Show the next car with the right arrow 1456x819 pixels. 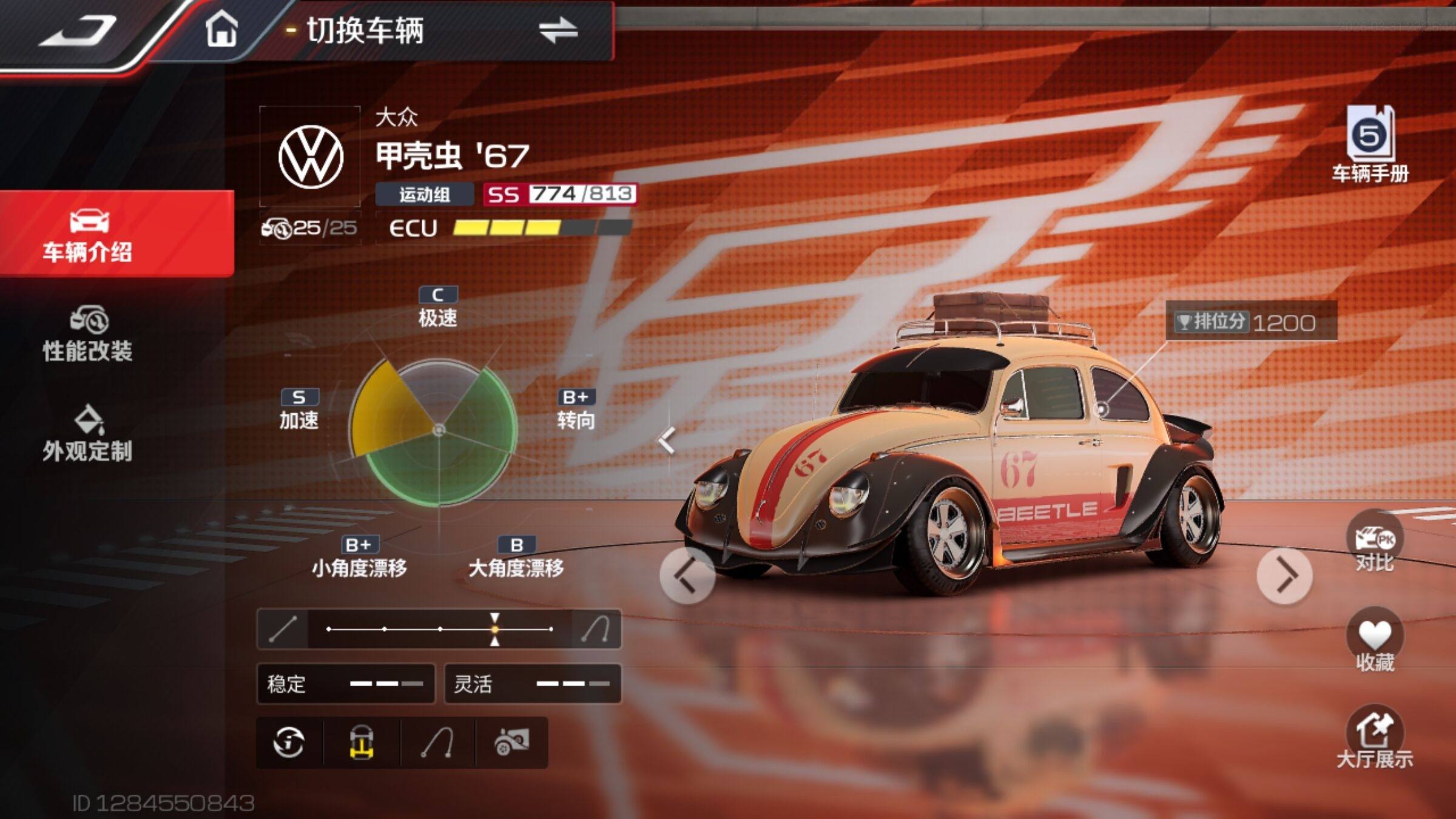(1285, 575)
